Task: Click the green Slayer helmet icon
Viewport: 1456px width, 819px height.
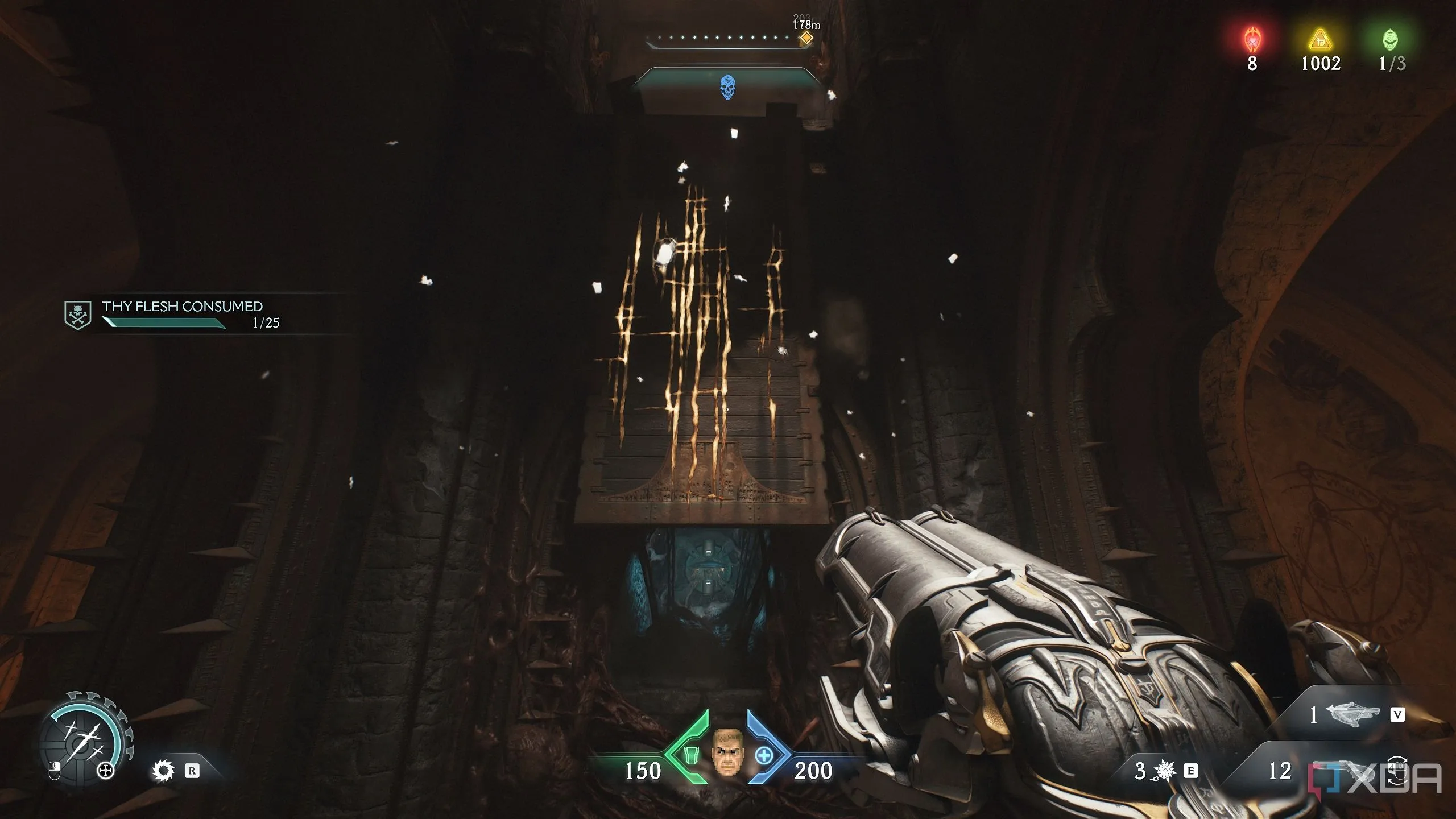Action: click(1390, 40)
